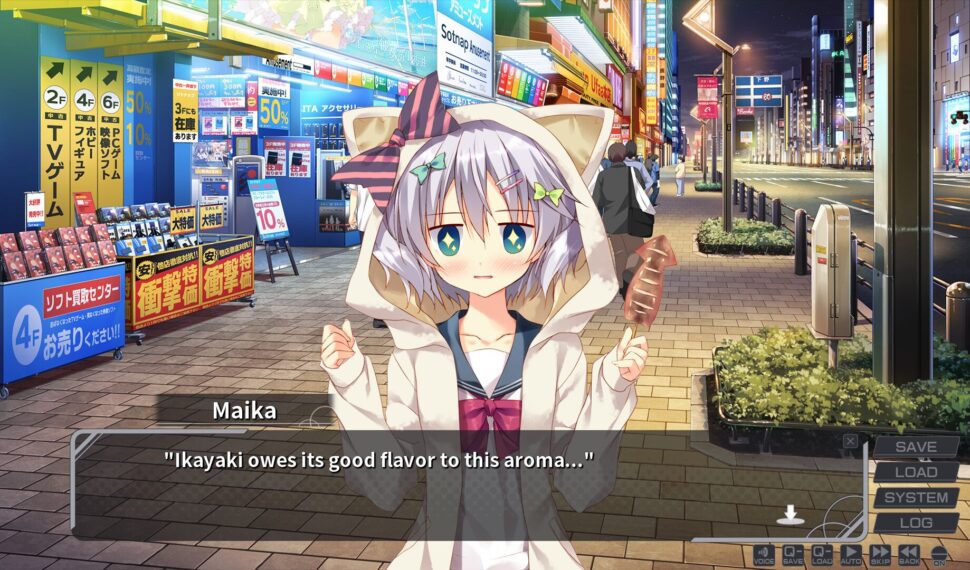
Task: Click the down-arrow advance indicator
Action: coord(790,514)
